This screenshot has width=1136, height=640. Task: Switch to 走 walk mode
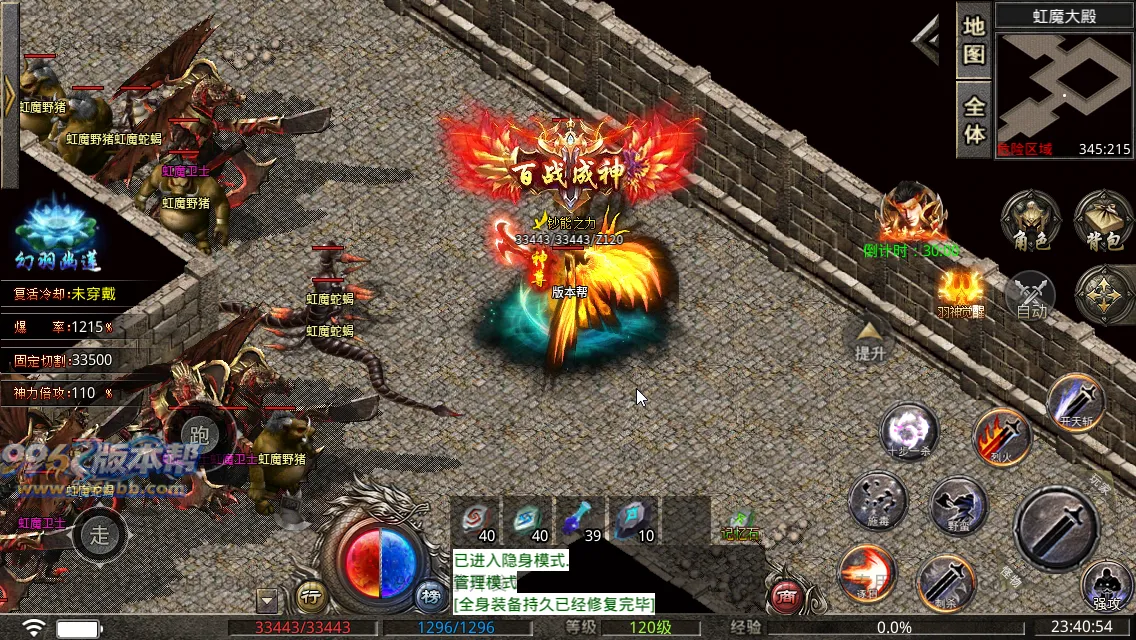click(x=100, y=533)
